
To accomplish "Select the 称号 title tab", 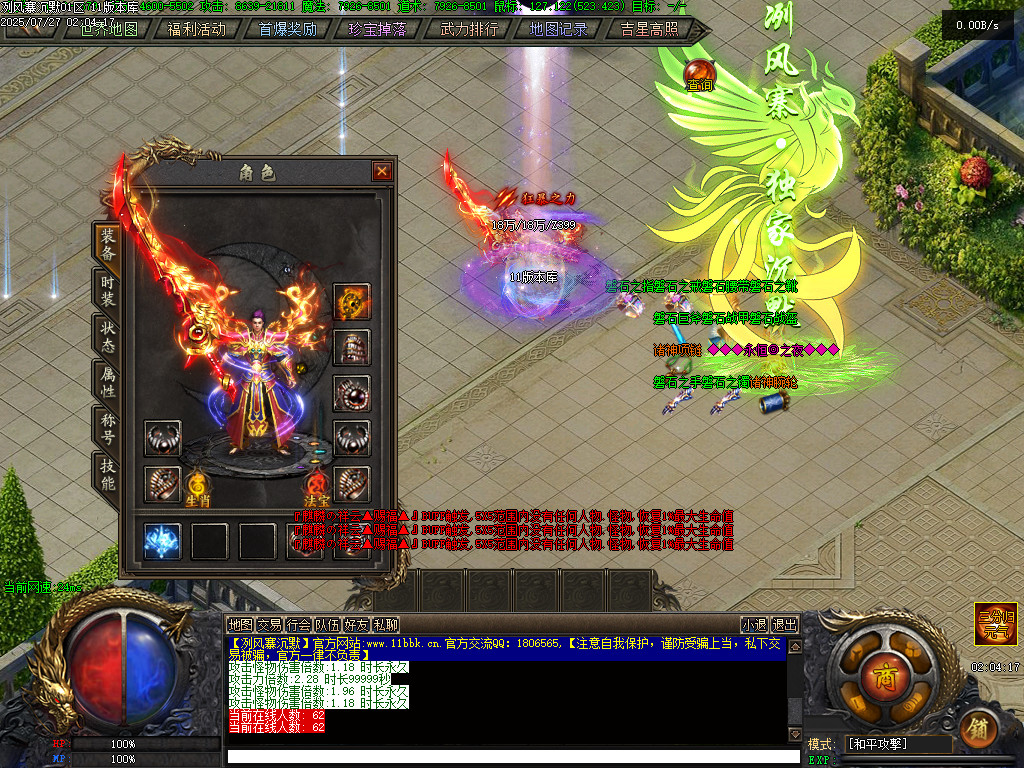I will pyautogui.click(x=107, y=428).
